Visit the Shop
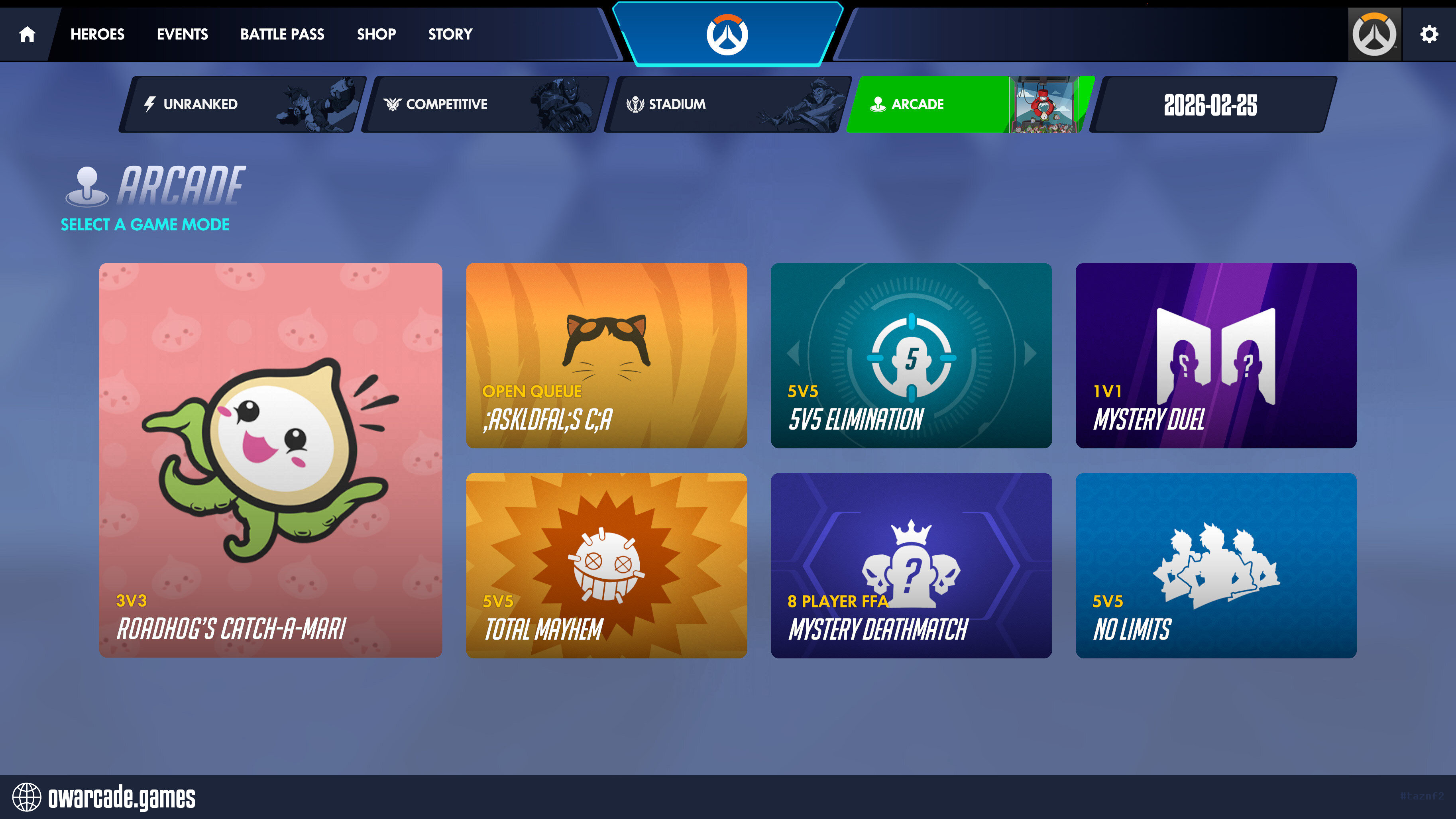This screenshot has height=819, width=1456. coord(376,35)
